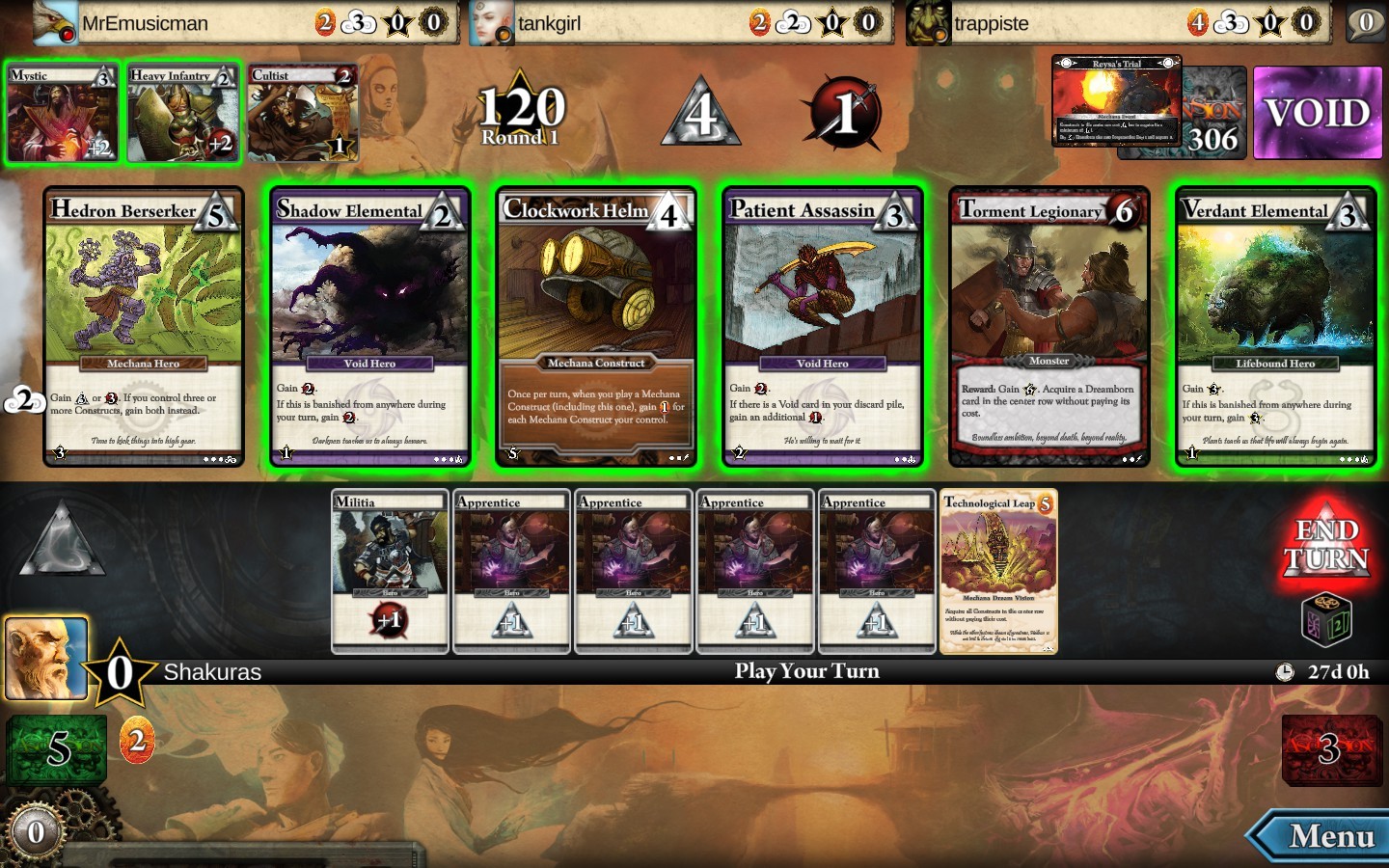Choose the Verdant Elemental card
Viewport: 1389px width, 868px height.
click(x=1275, y=328)
